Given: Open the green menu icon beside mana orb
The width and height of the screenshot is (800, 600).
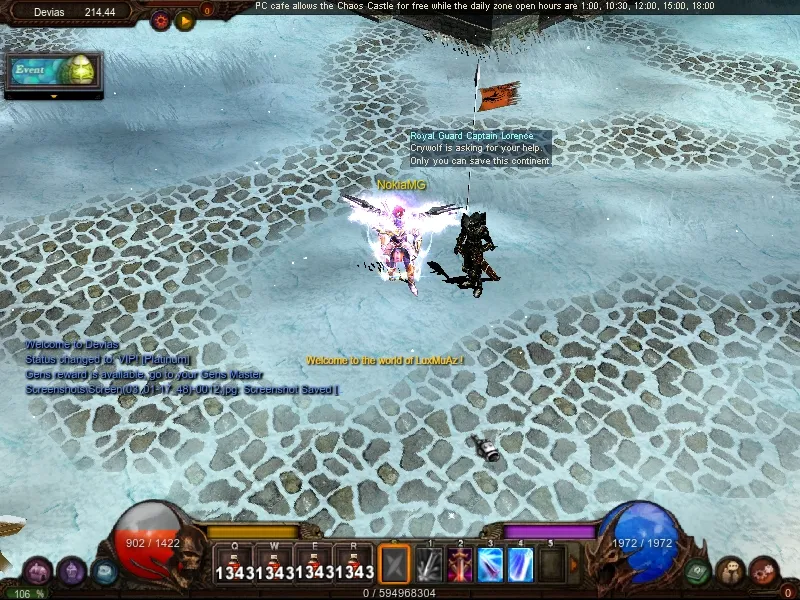Looking at the screenshot, I should coord(699,572).
